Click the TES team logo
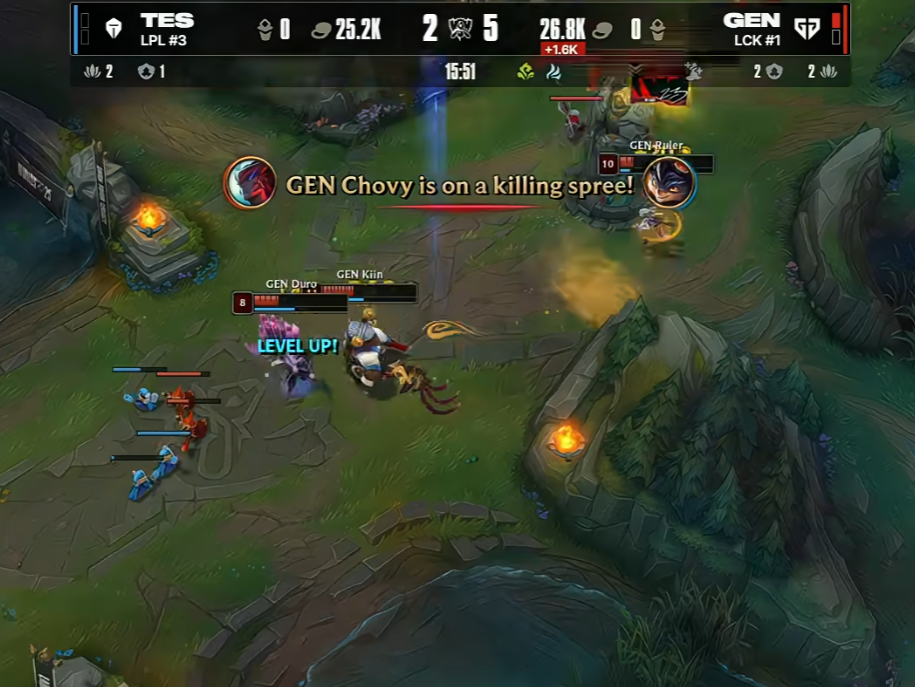The width and height of the screenshot is (915, 687). [113, 29]
